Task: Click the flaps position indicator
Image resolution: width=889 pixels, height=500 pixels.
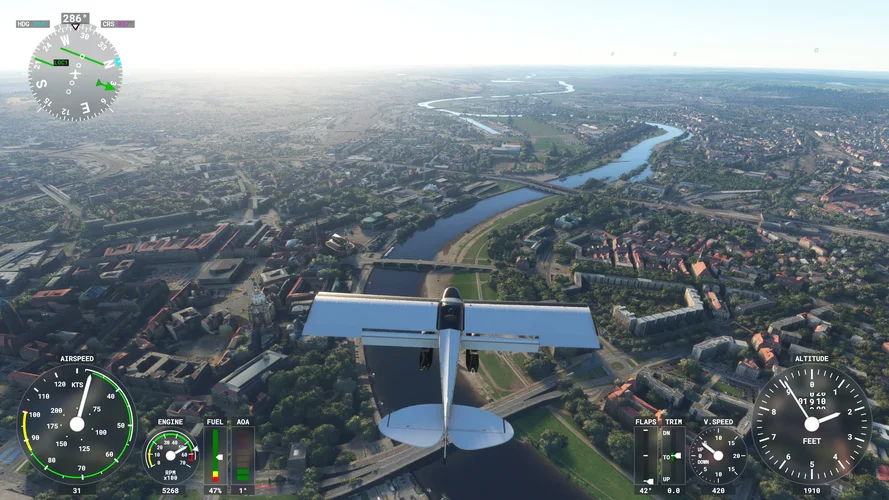Action: click(646, 455)
